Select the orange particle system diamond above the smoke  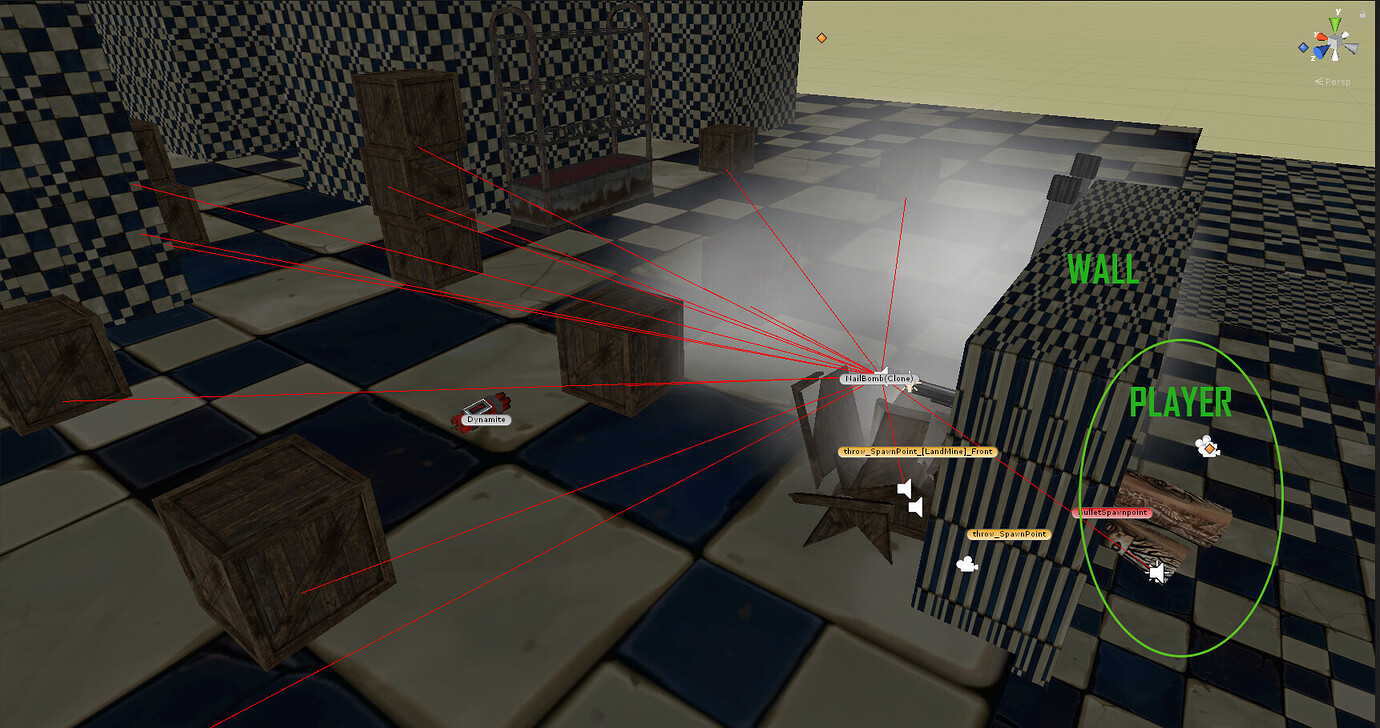tap(823, 37)
